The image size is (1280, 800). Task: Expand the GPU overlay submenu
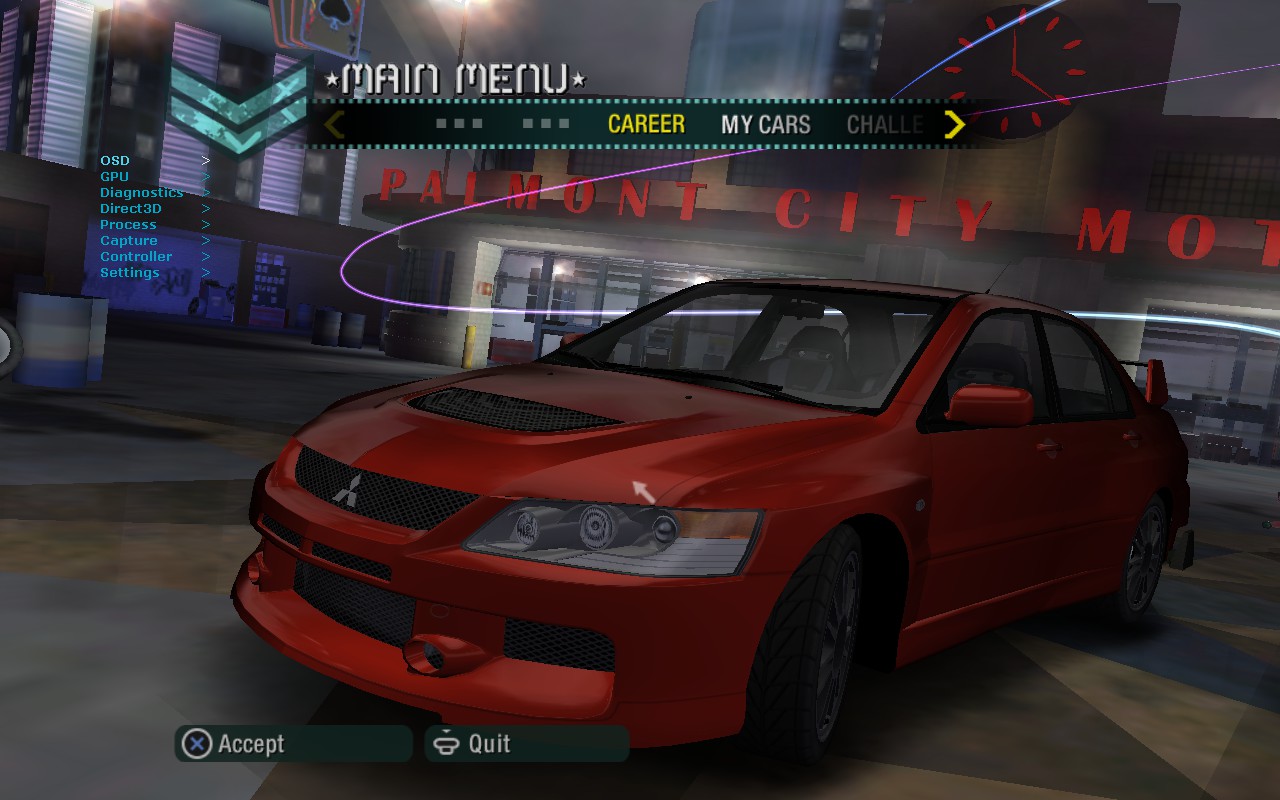[115, 176]
